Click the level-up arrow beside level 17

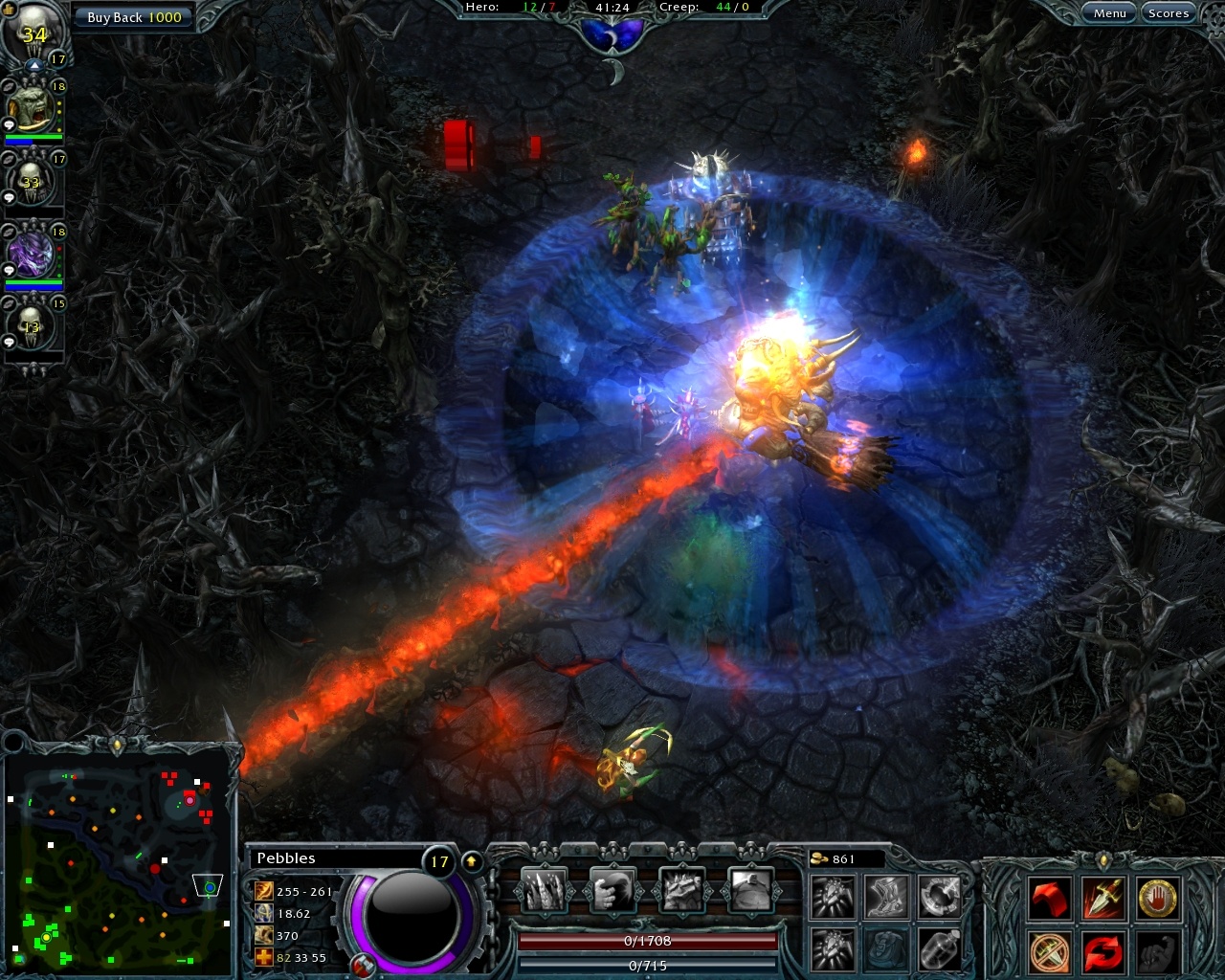(469, 860)
